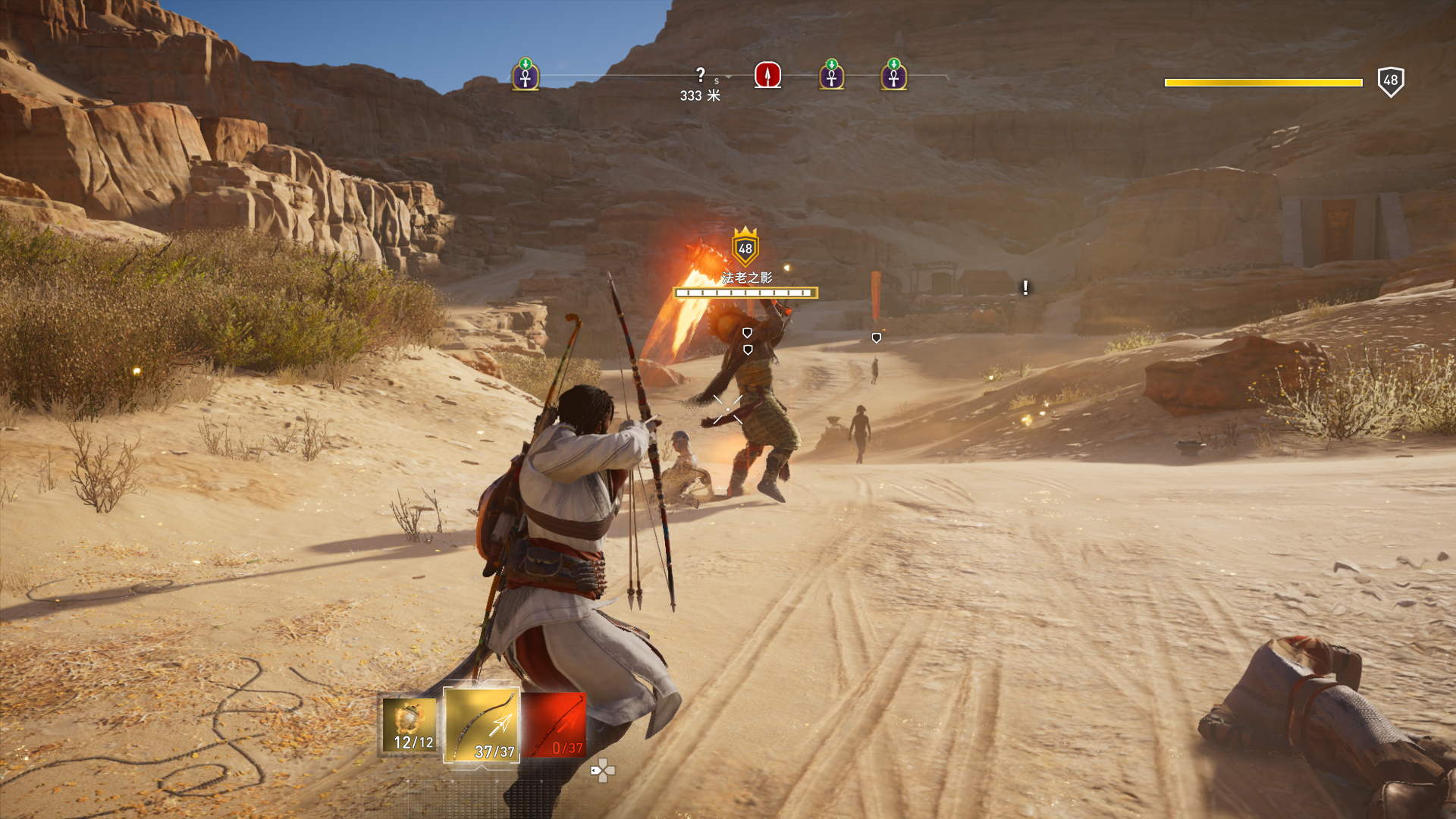Select the golden bow slot with 37/37 arrows

point(482,725)
